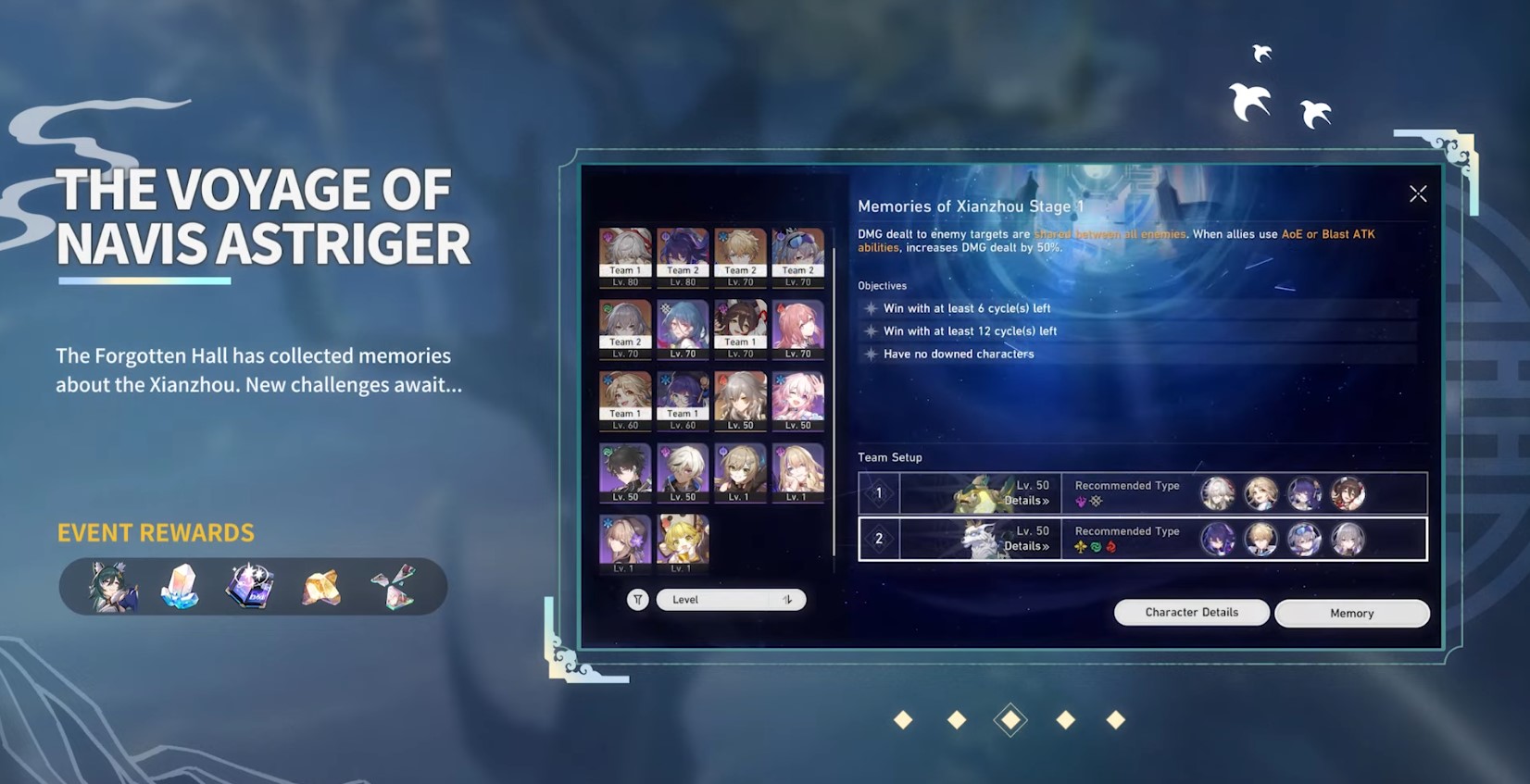Click the last Event Rewards item icon
The image size is (1530, 784).
[389, 586]
